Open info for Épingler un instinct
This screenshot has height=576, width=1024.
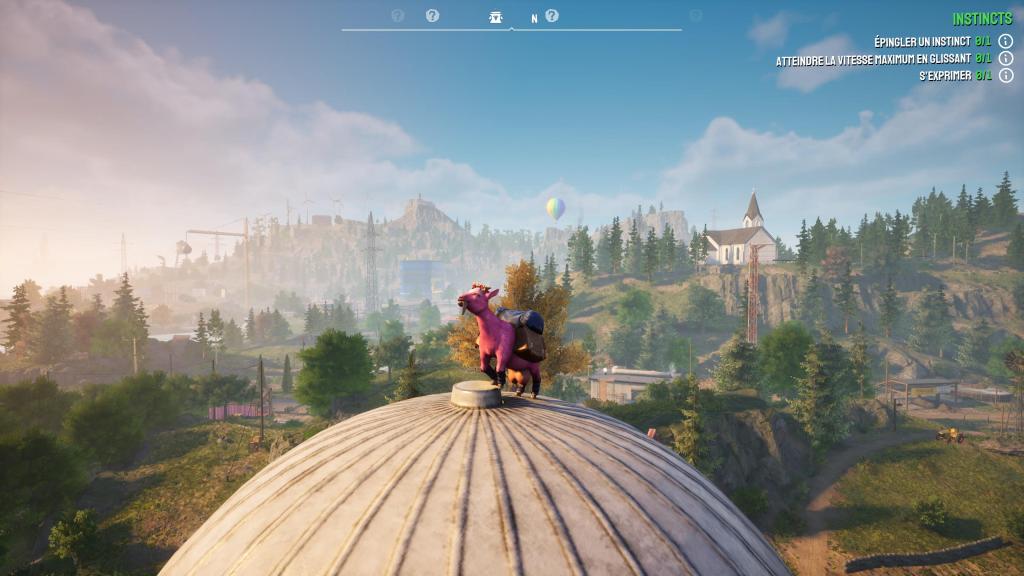[1006, 41]
